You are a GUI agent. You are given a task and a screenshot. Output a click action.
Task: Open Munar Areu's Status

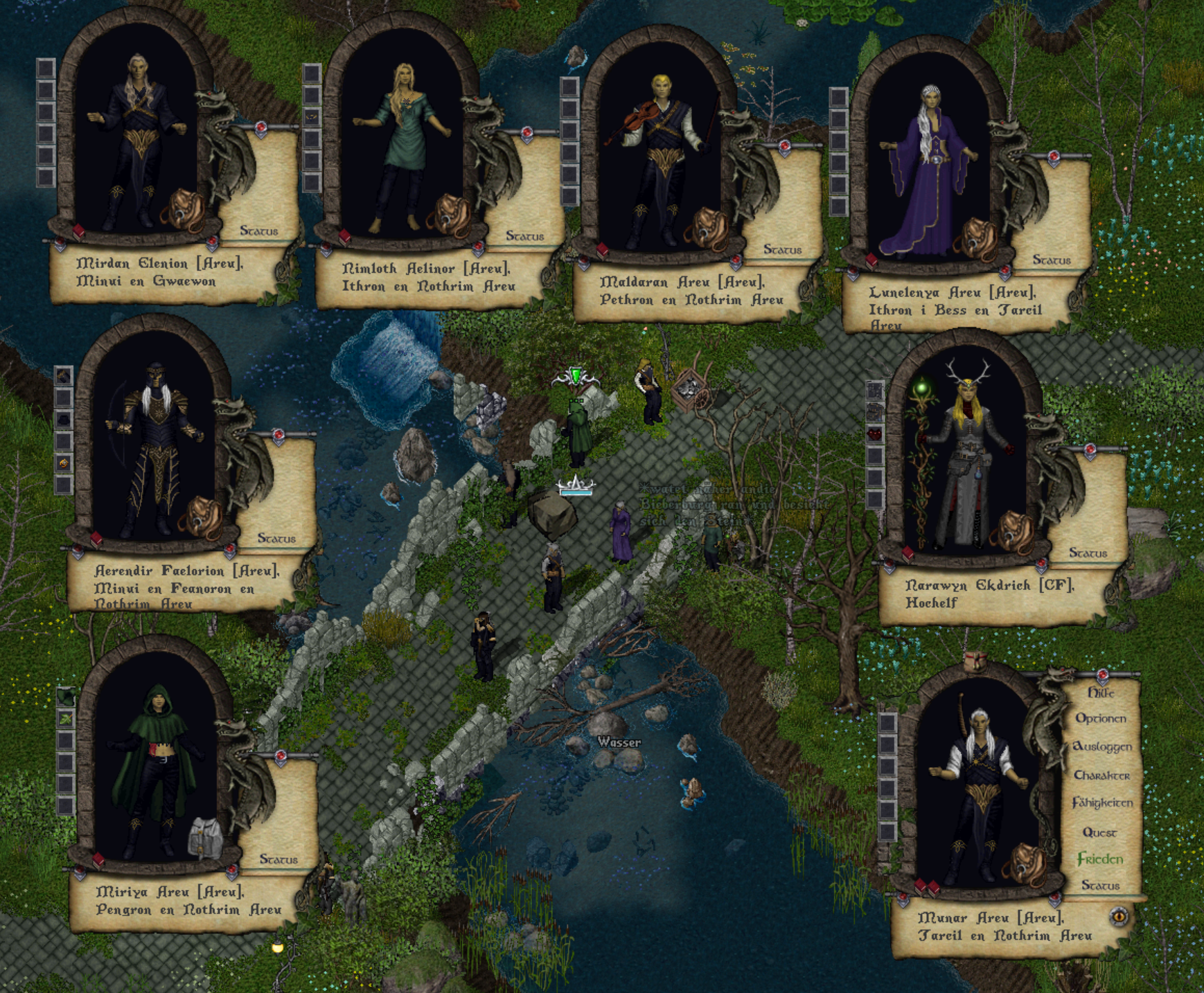coord(1100,886)
